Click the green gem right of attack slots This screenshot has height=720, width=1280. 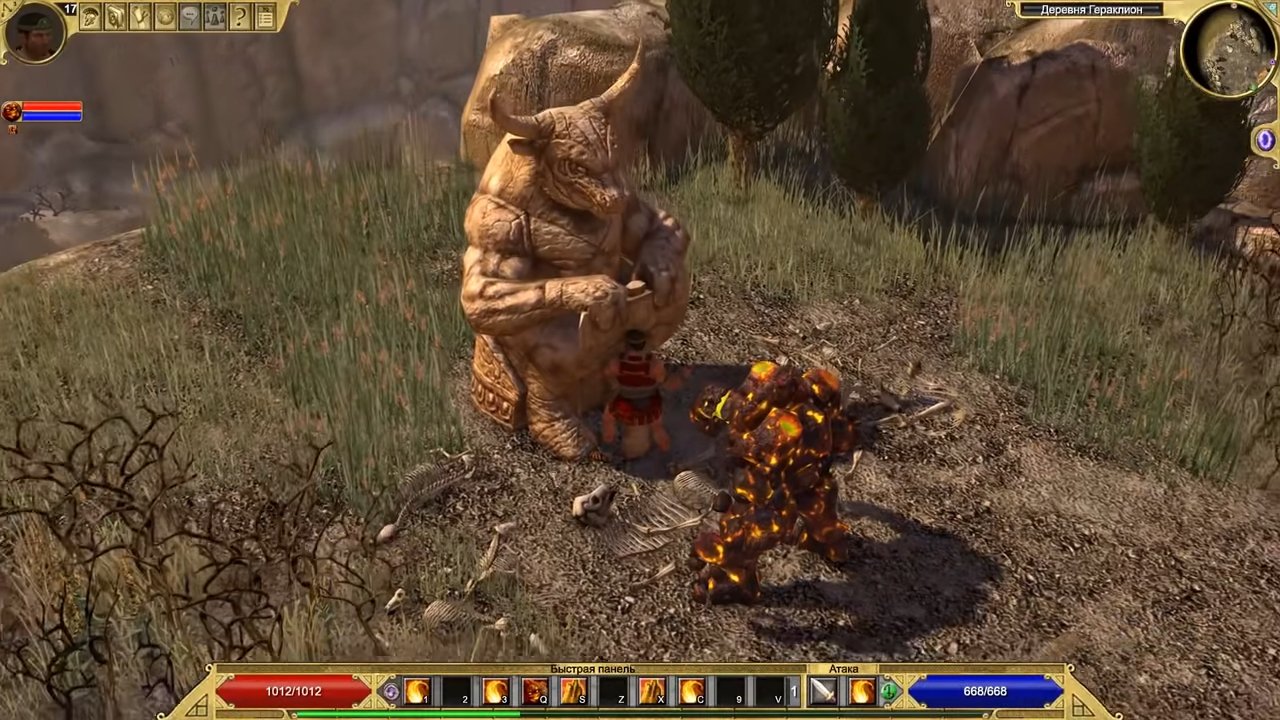pos(889,691)
